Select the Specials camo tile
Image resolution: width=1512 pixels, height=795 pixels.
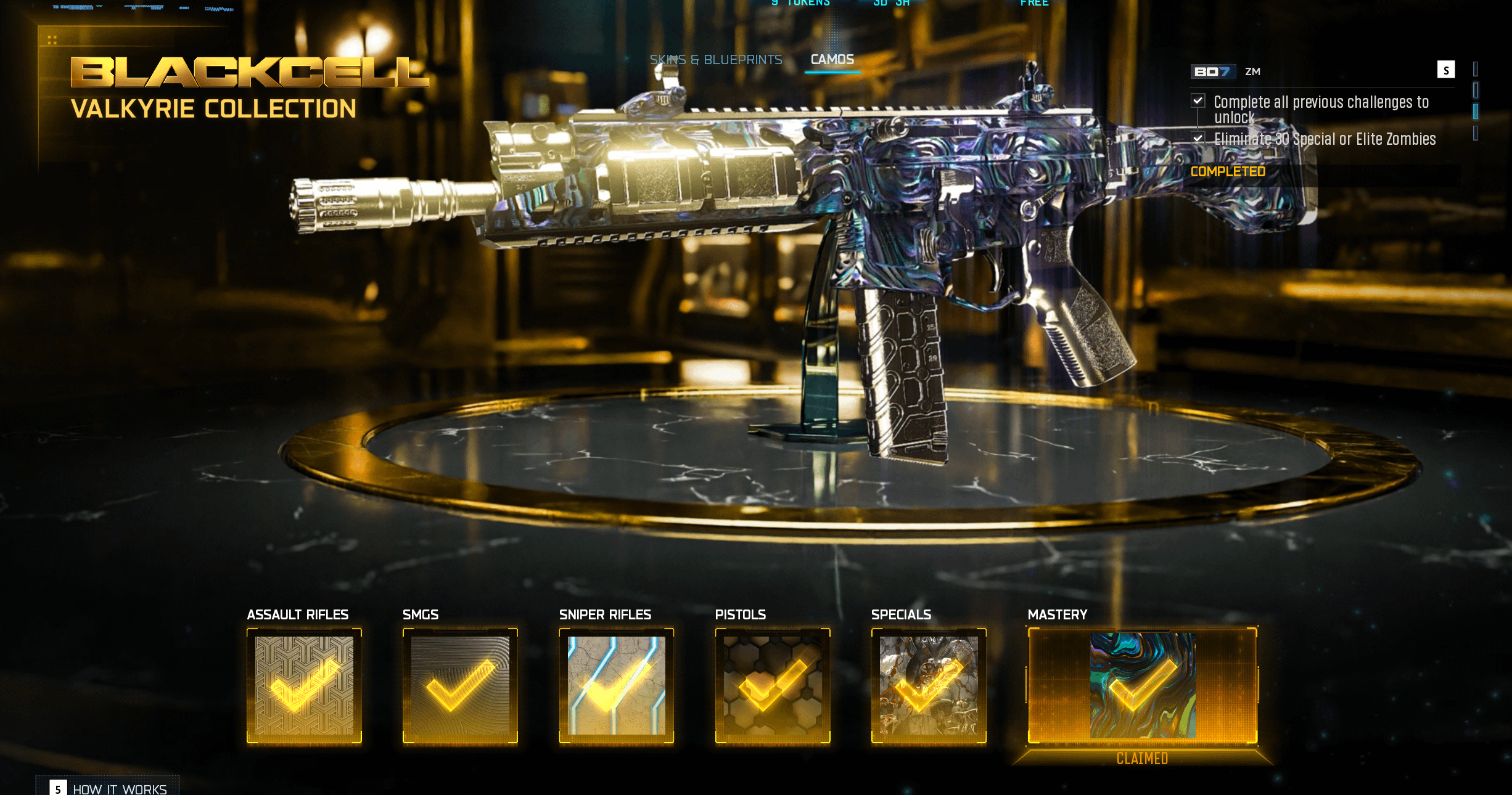[929, 685]
